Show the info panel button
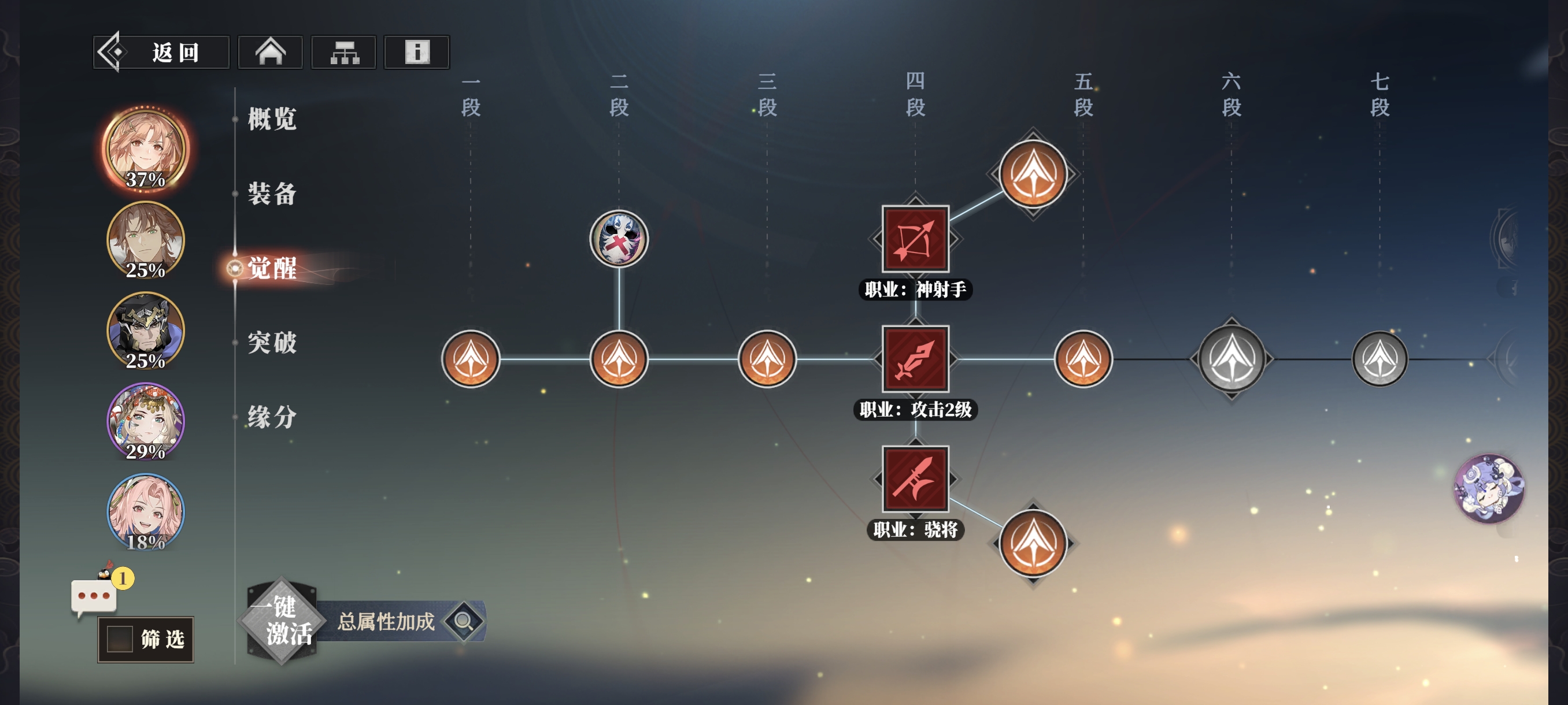This screenshot has height=705, width=1568. pyautogui.click(x=417, y=53)
